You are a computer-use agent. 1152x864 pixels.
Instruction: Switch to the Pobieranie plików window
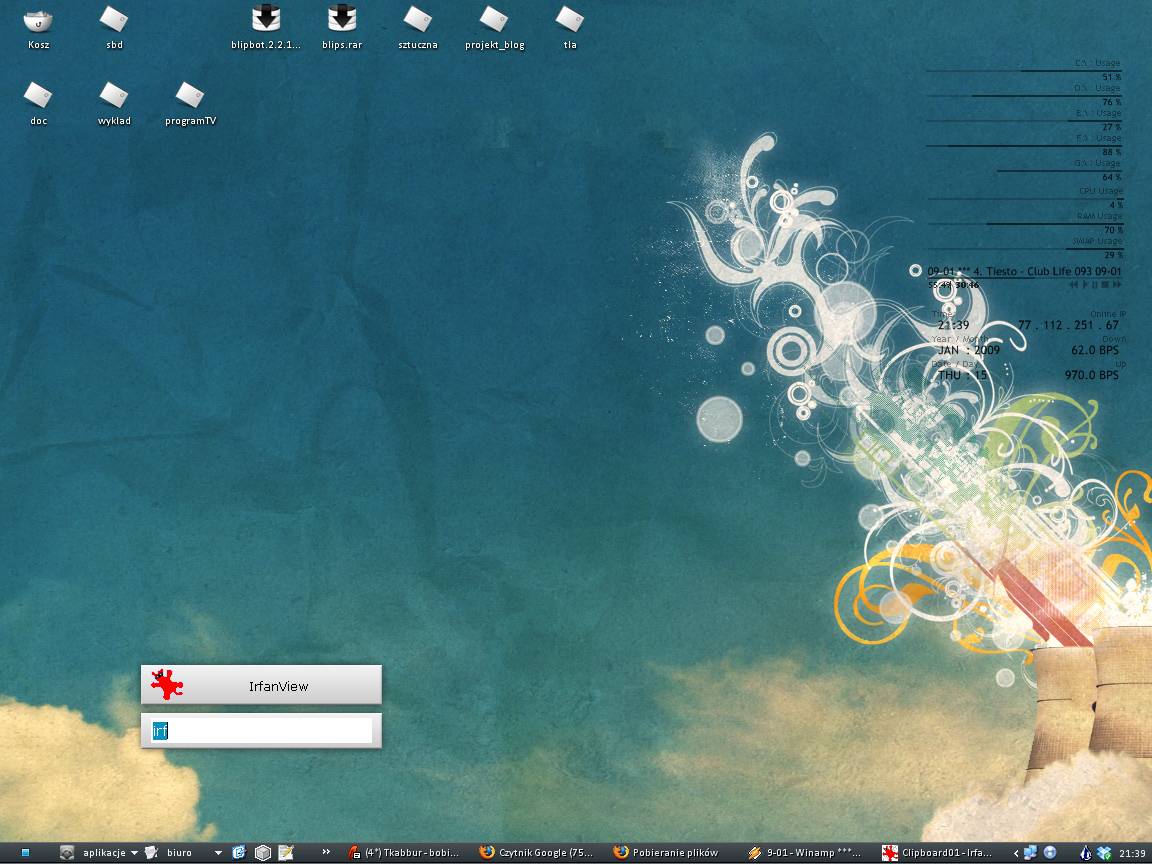click(667, 853)
